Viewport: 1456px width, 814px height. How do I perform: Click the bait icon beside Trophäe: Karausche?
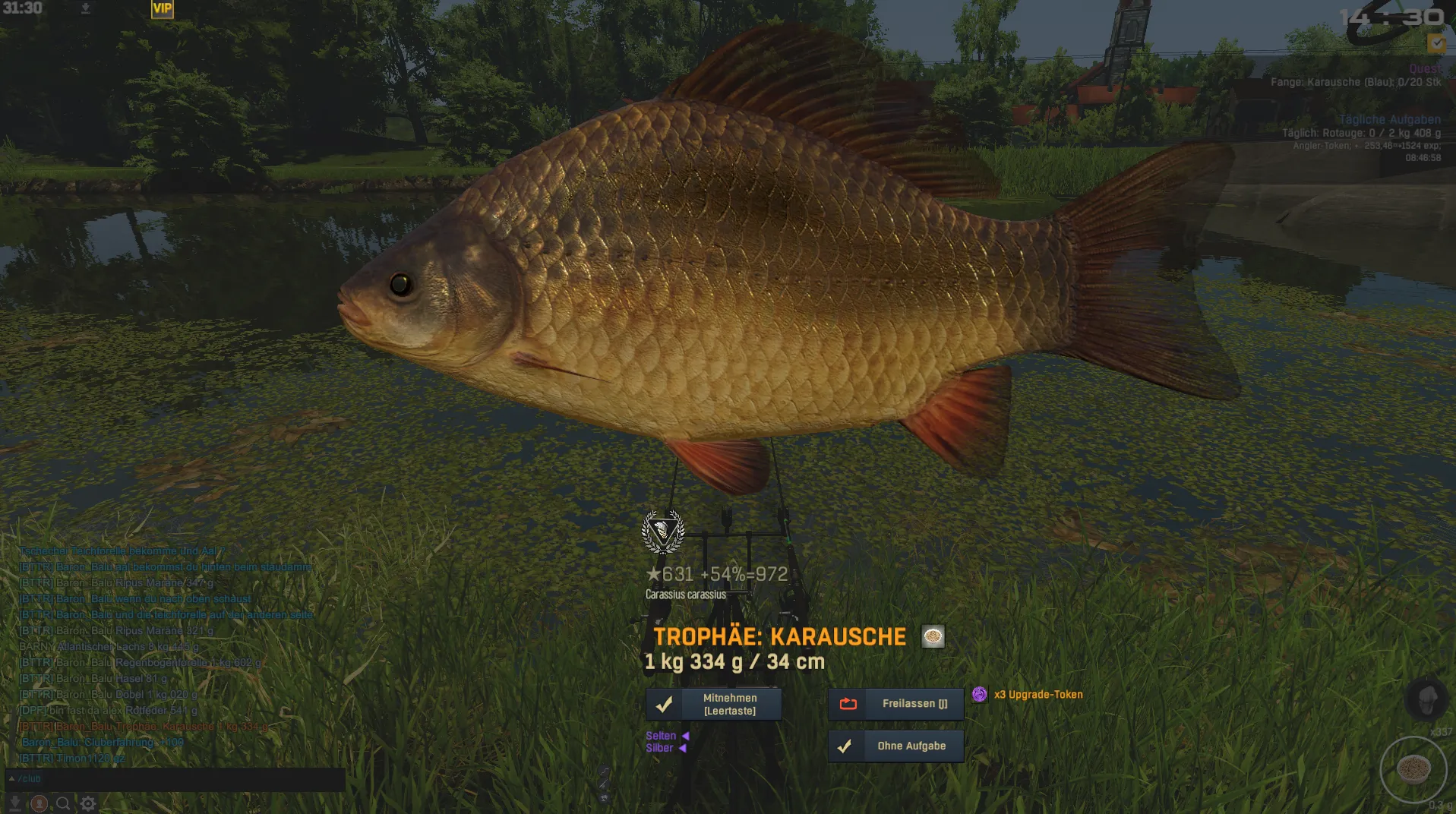(933, 636)
